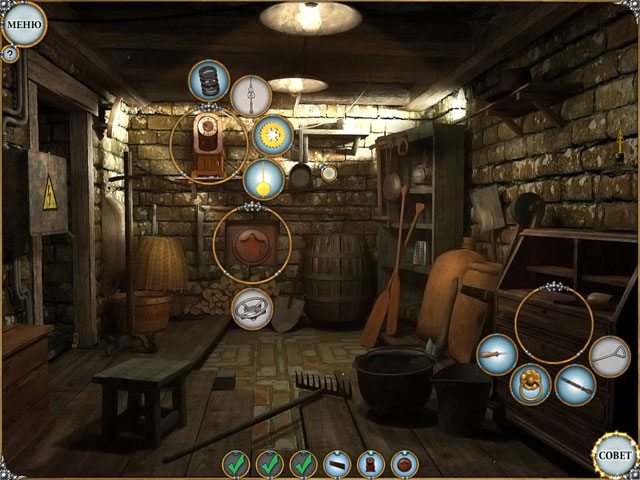Pick the yellow gear part icon
The width and height of the screenshot is (640, 480).
pos(271,136)
